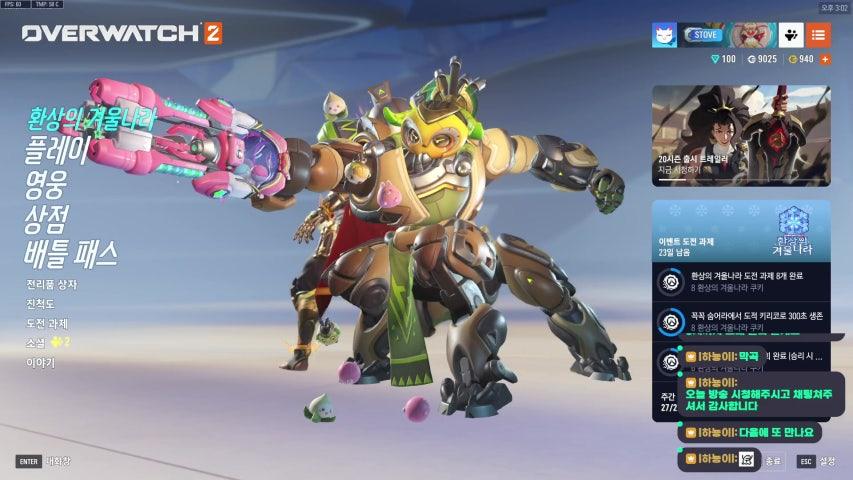The width and height of the screenshot is (853, 480).
Task: Open the 환상의 겨울나라 event menu
Action: [92, 120]
